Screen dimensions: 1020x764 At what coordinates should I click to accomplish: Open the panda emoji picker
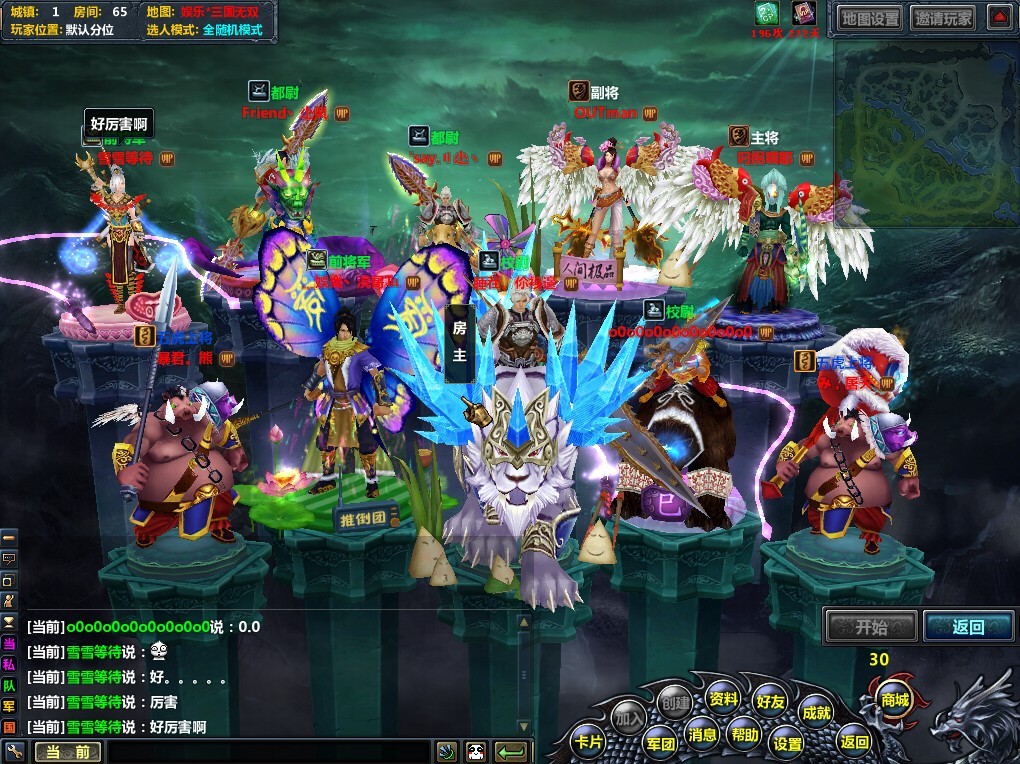click(476, 752)
